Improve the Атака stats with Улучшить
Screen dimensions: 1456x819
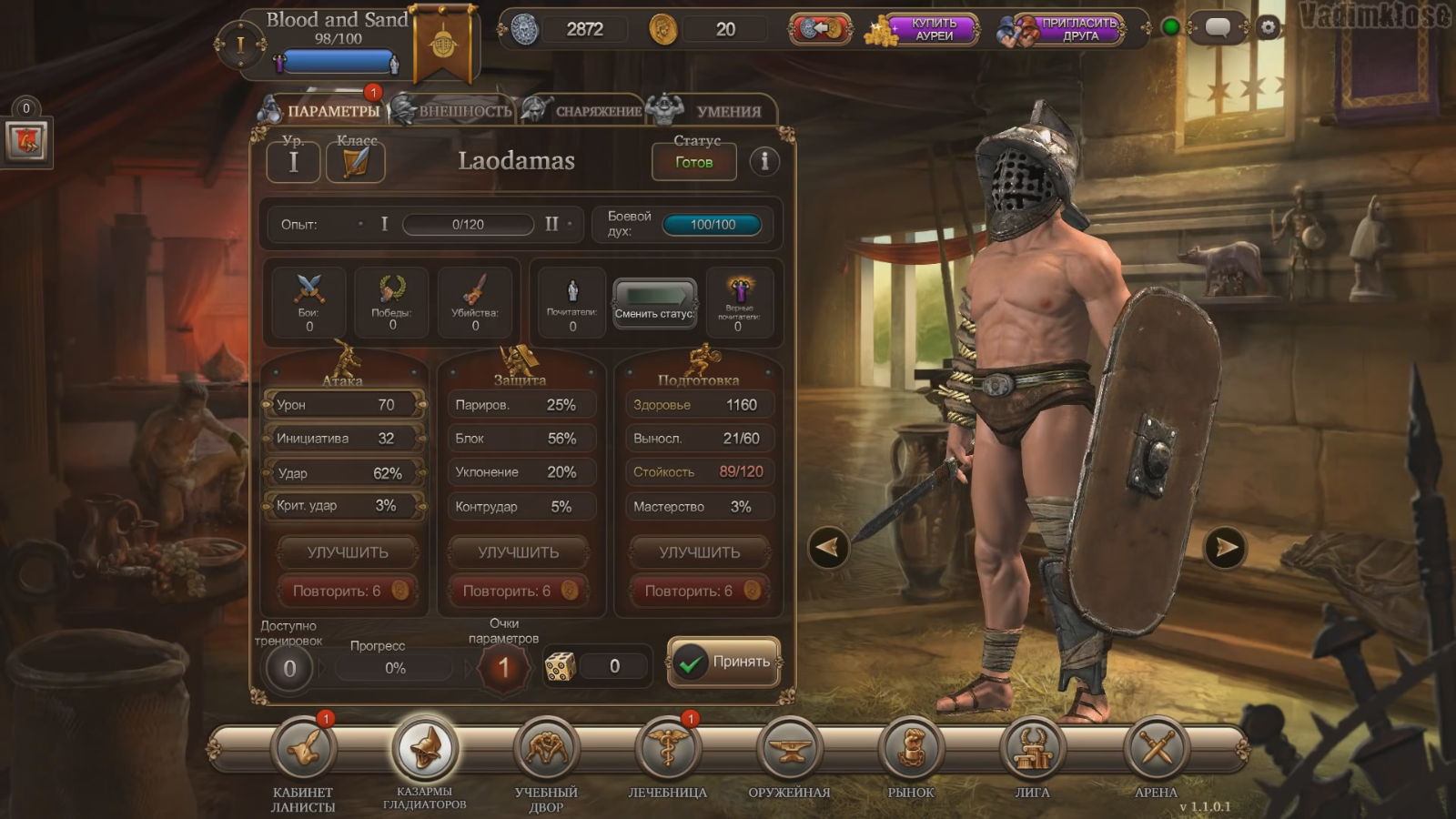(348, 552)
